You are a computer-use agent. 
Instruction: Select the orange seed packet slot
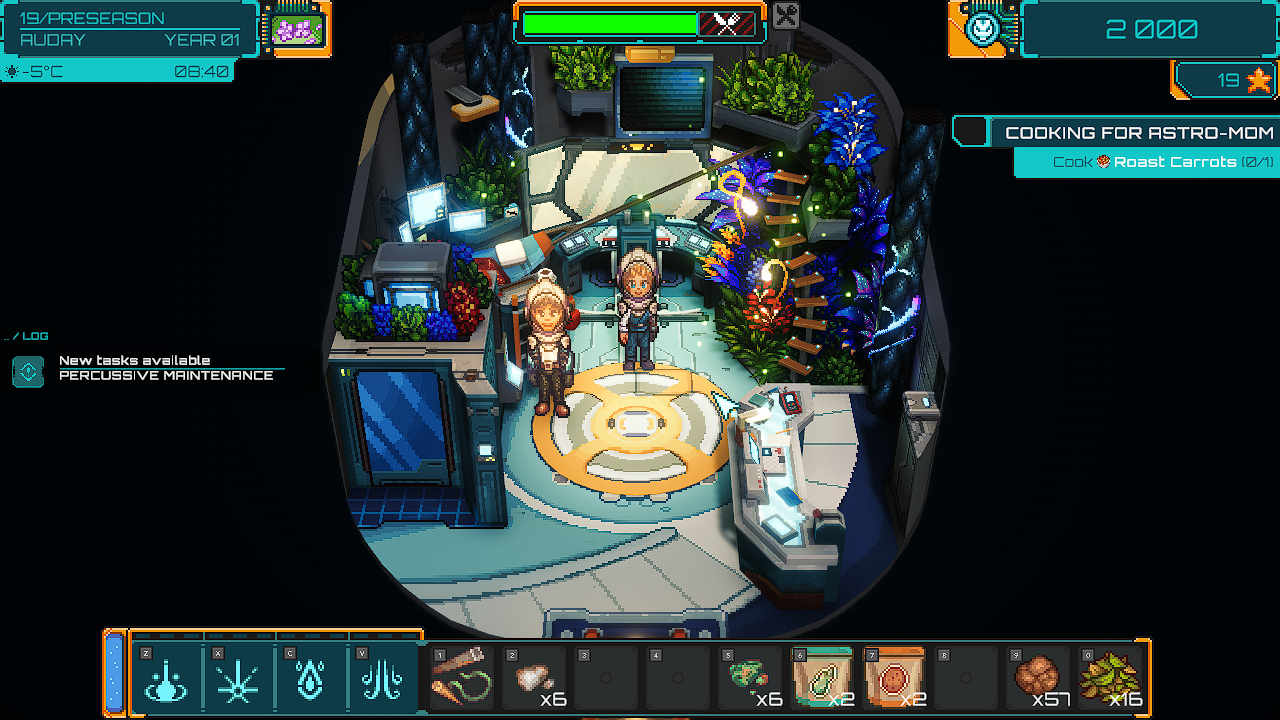894,678
